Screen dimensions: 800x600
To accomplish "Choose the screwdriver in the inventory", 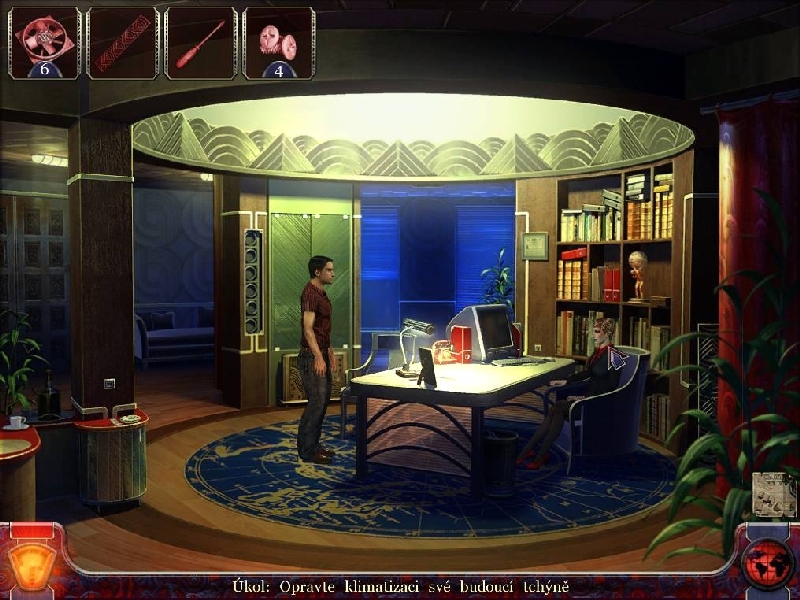I will [200, 43].
